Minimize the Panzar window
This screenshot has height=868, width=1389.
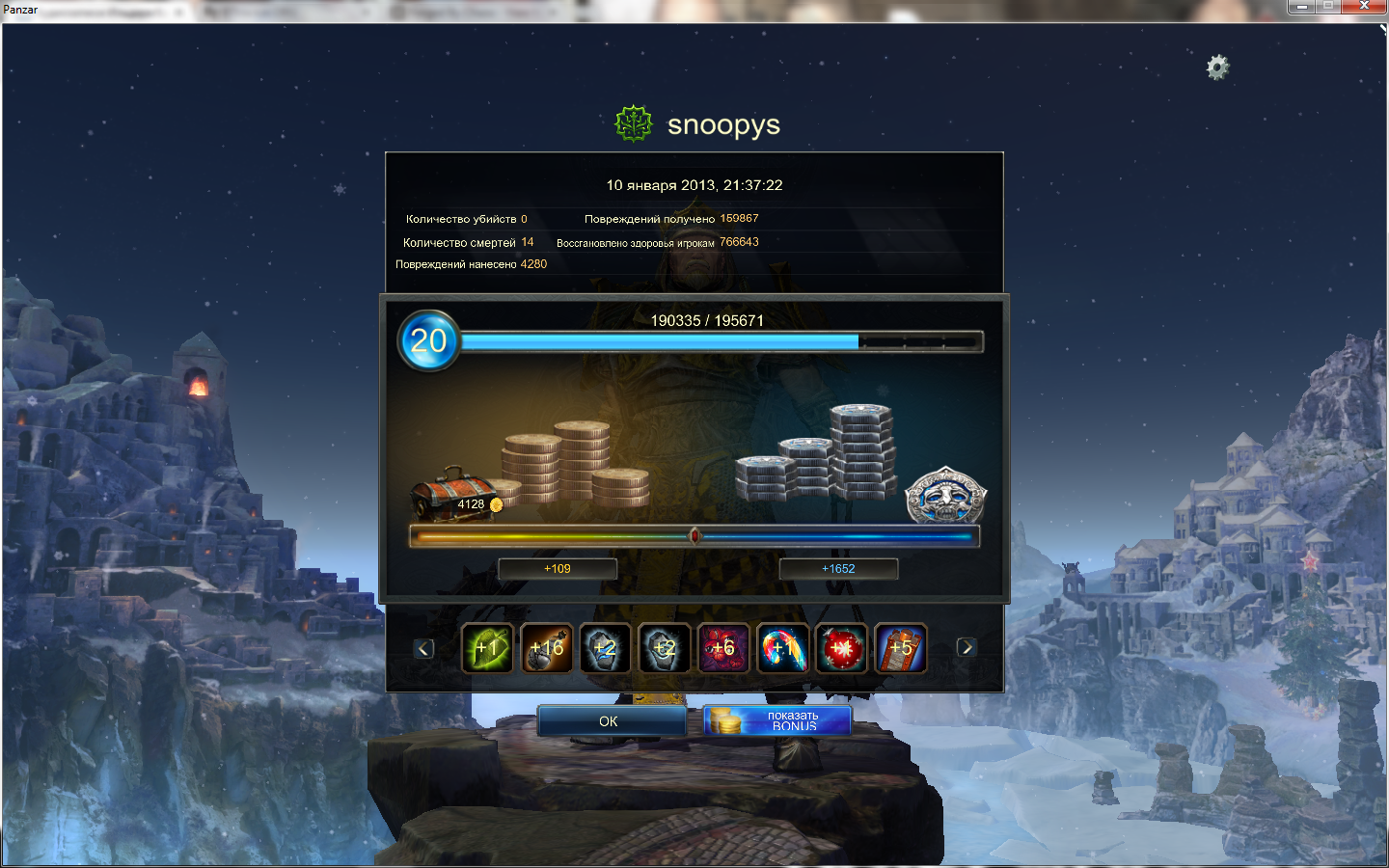point(1301,7)
